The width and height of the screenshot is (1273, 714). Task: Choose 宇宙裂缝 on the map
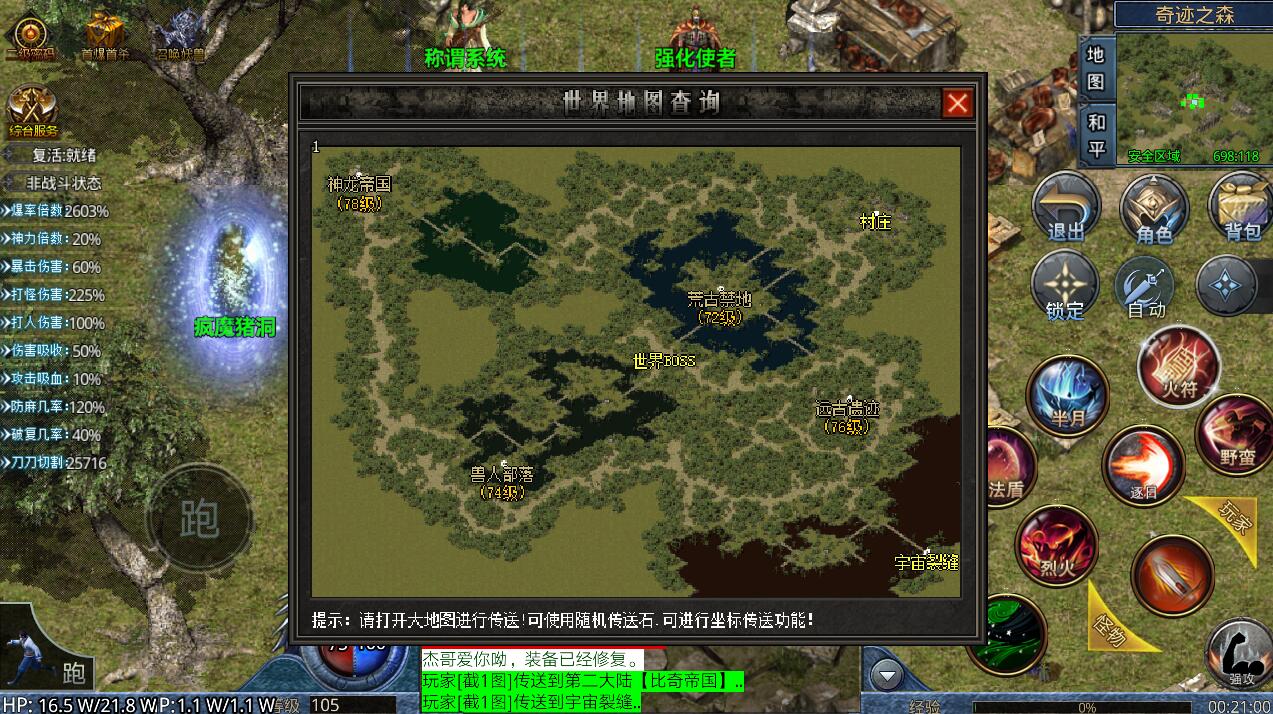[x=926, y=561]
